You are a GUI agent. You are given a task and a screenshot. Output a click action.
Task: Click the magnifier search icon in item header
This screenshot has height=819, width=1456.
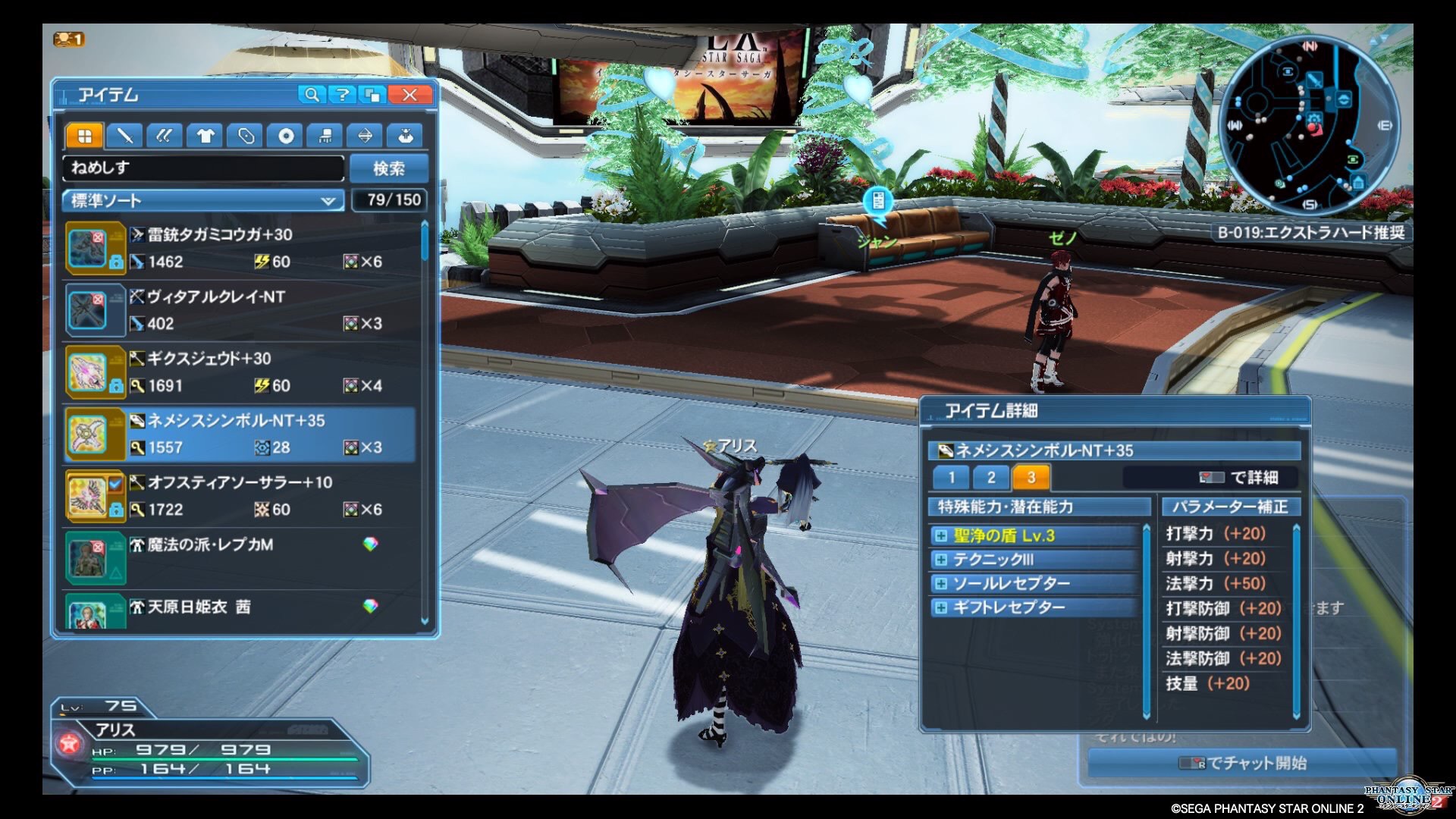[311, 95]
